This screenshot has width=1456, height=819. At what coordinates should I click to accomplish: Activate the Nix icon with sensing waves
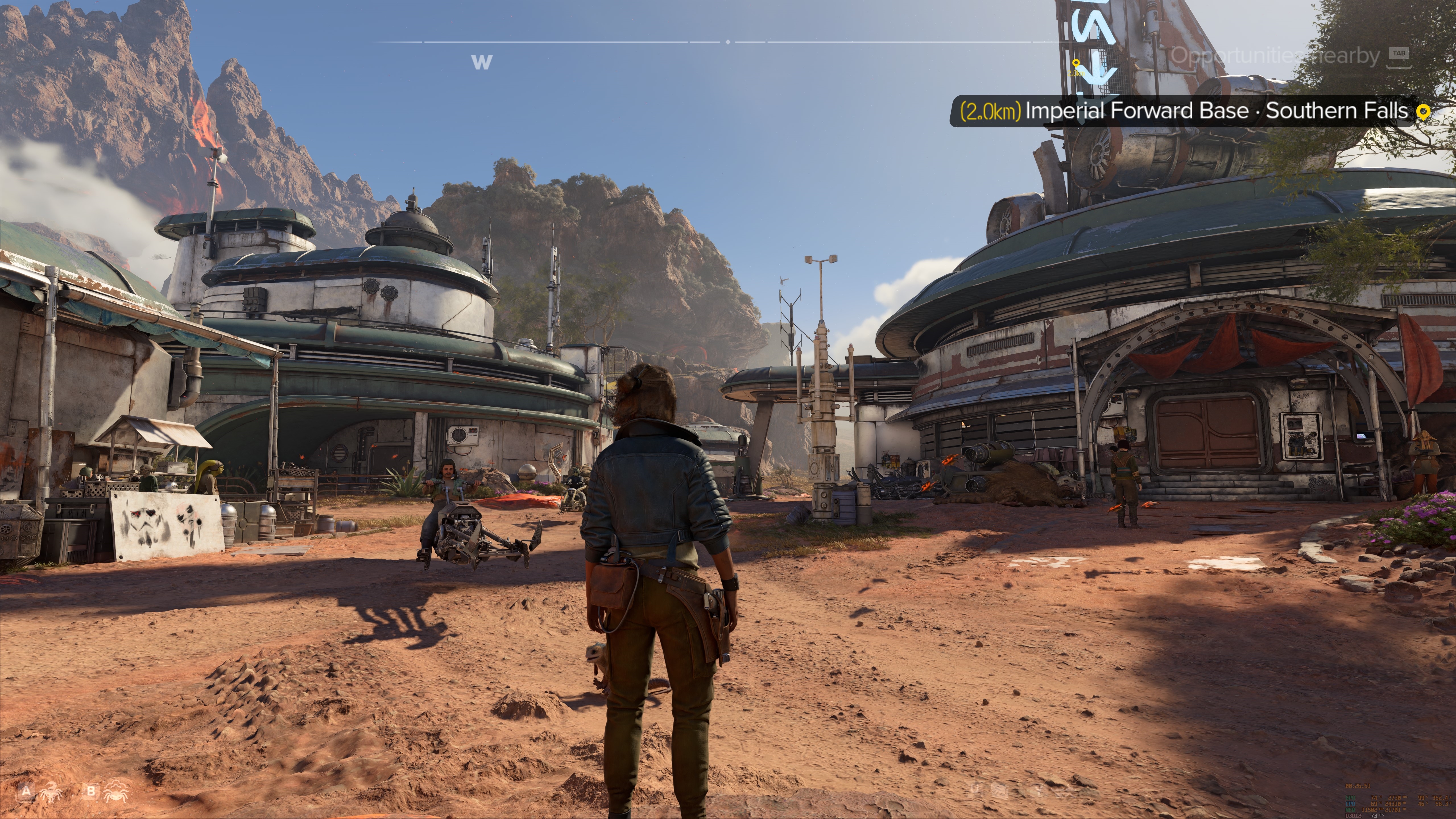[x=115, y=791]
